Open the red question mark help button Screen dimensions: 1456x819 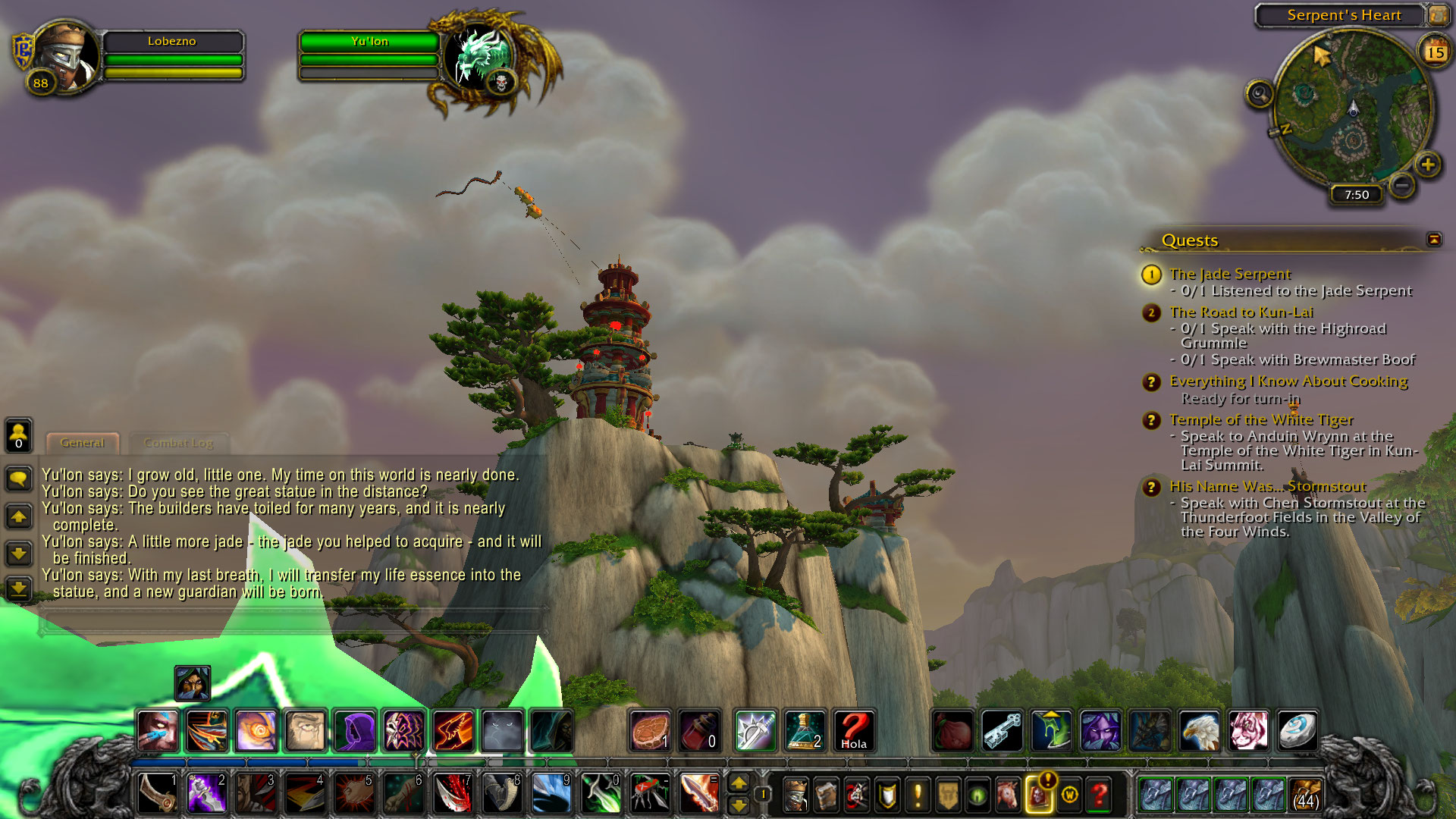(1099, 795)
